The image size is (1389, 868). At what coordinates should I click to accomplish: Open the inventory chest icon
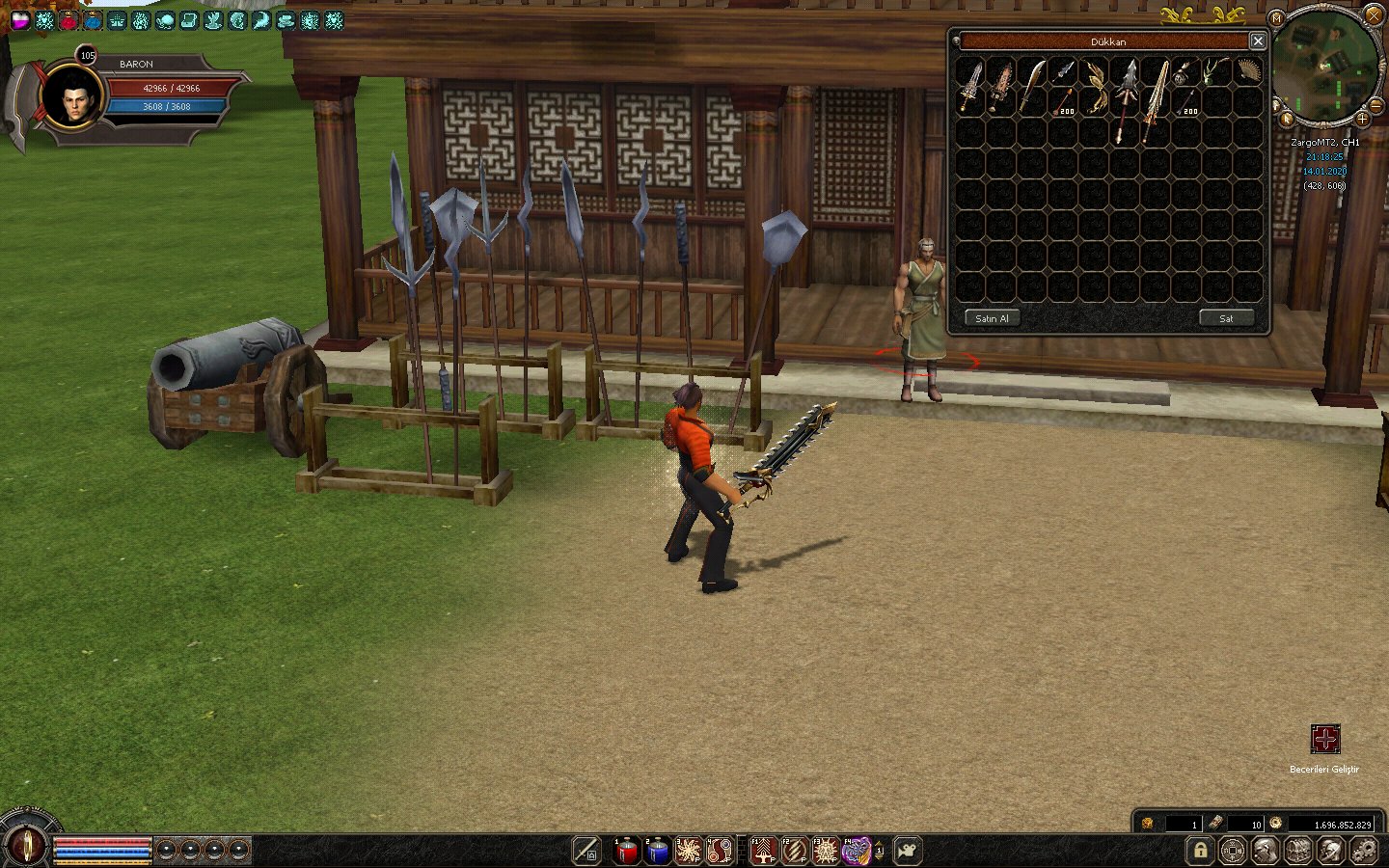[x=1298, y=851]
